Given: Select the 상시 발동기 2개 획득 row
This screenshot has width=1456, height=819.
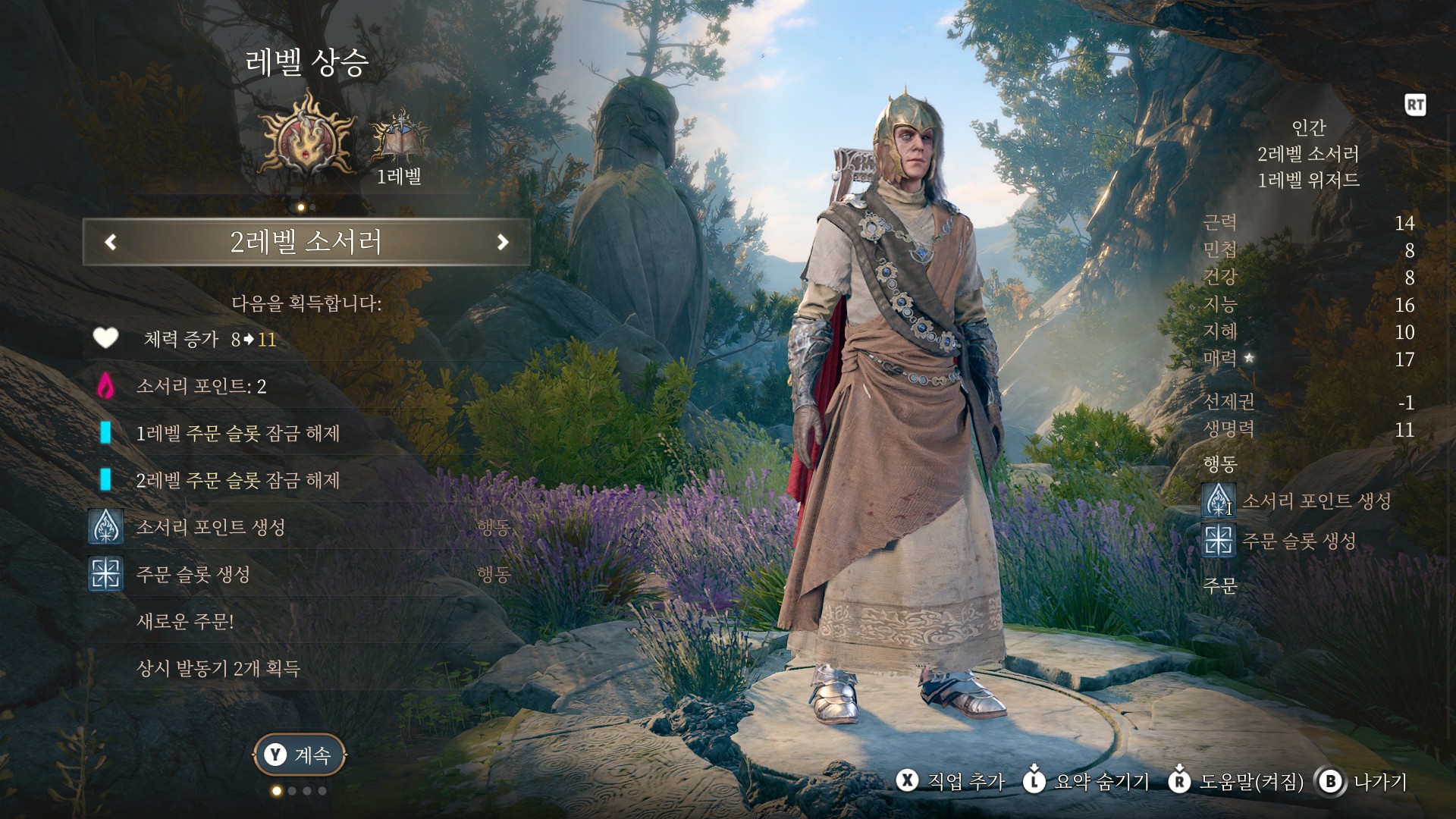Looking at the screenshot, I should pos(218,669).
